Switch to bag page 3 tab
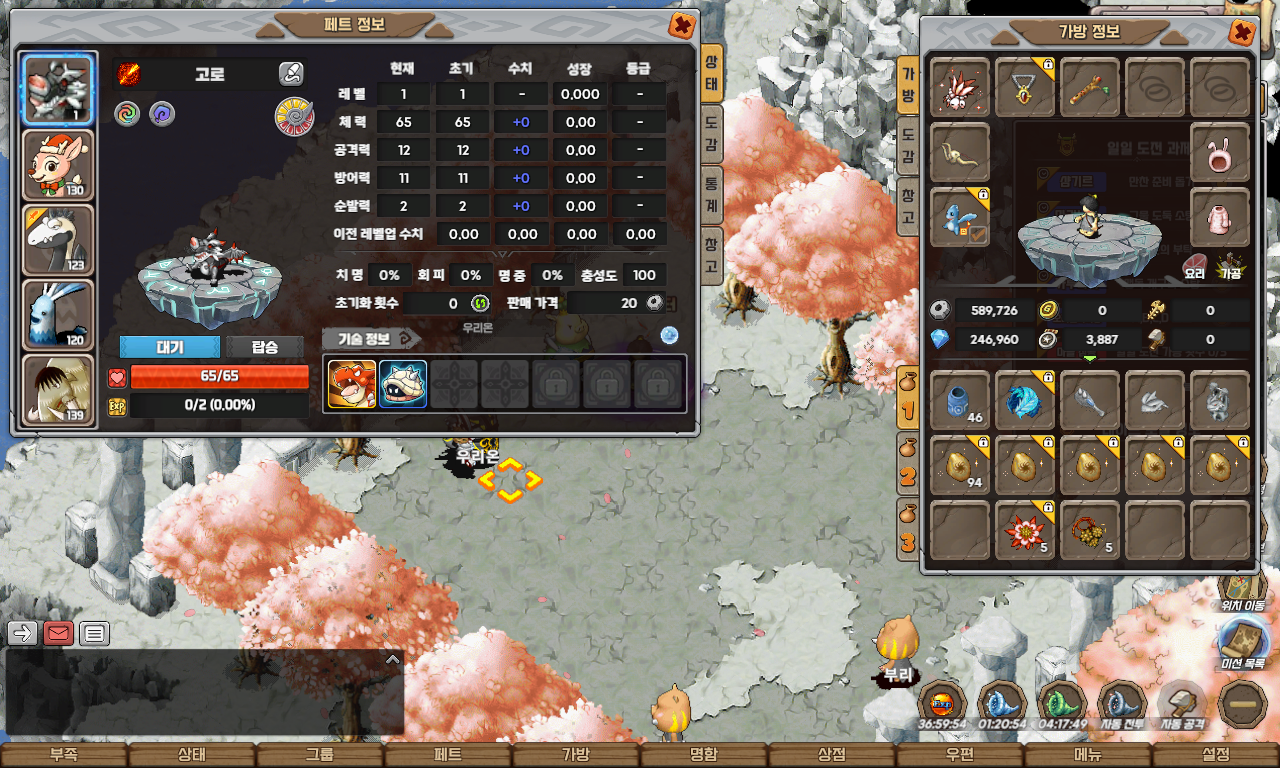The width and height of the screenshot is (1280, 768). pyautogui.click(x=907, y=532)
